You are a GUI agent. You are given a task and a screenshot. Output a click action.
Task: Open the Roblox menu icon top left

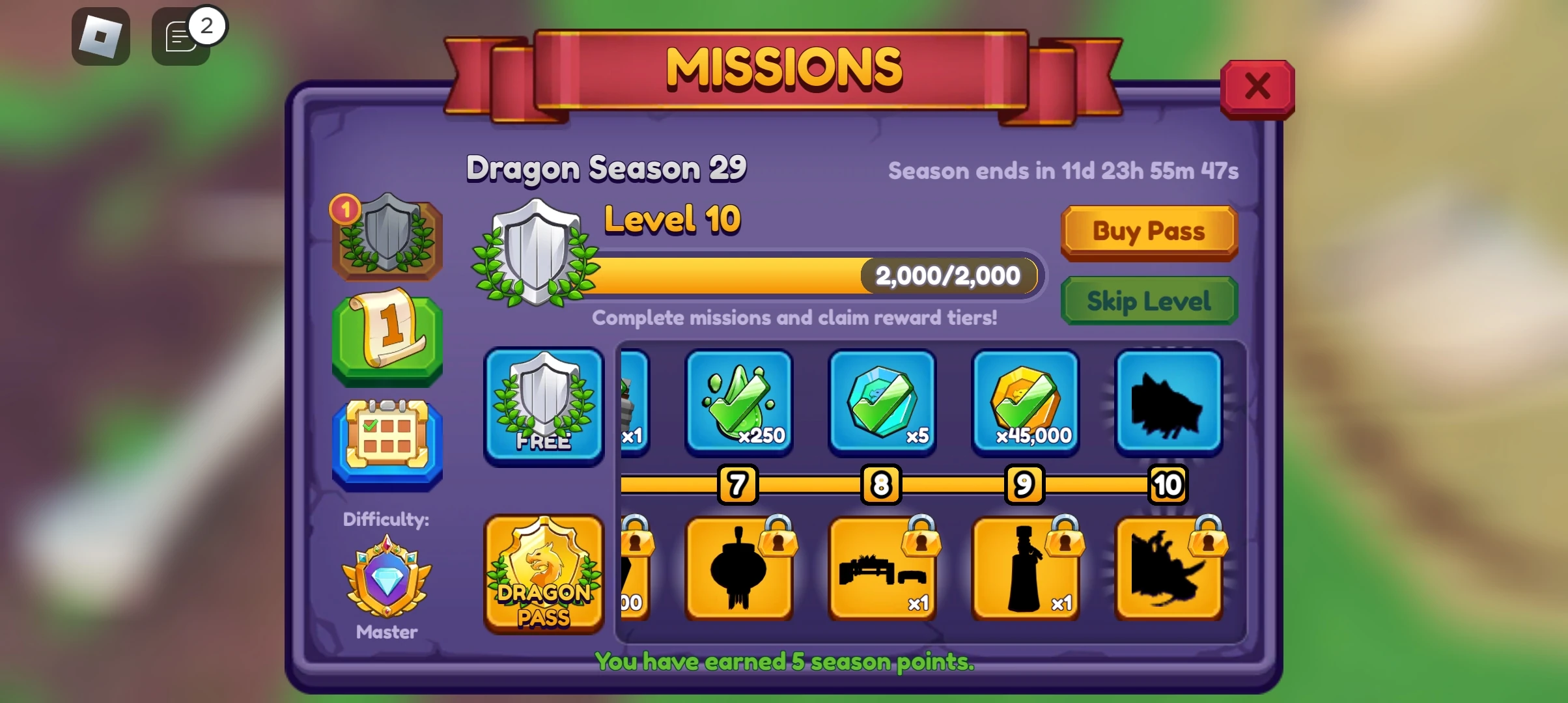click(x=100, y=35)
